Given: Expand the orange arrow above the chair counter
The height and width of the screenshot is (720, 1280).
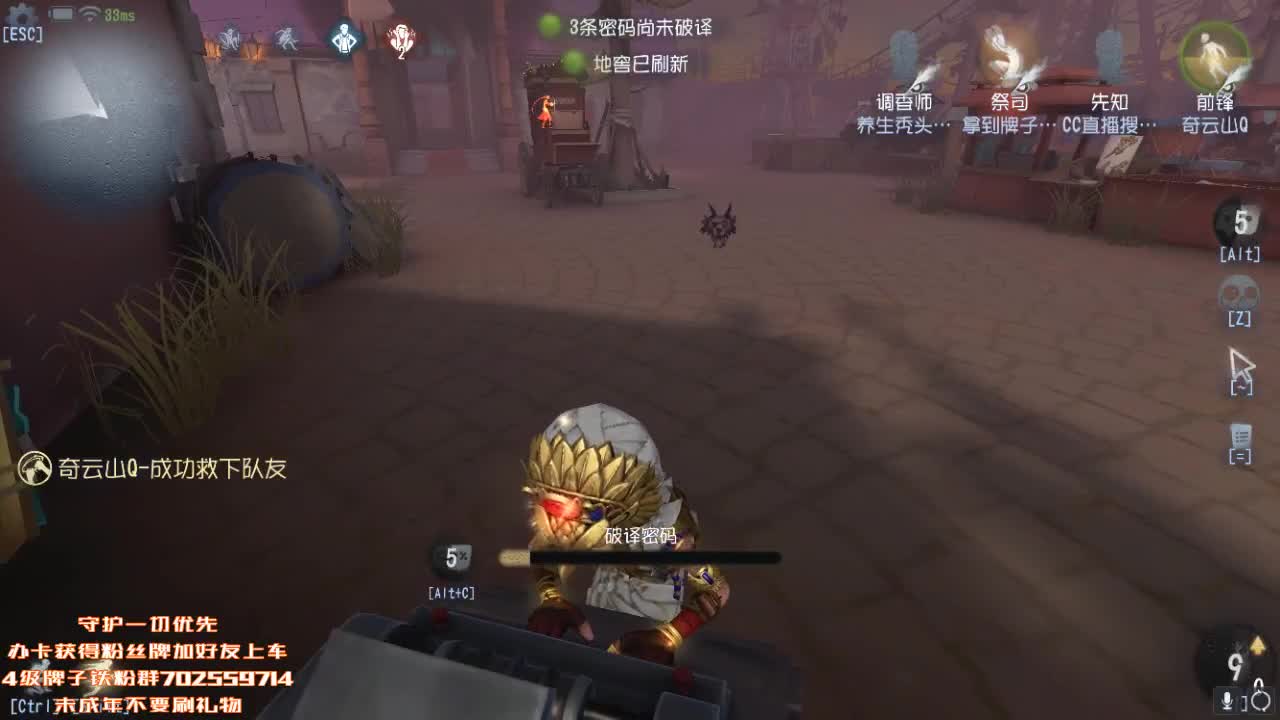Looking at the screenshot, I should tap(1257, 644).
